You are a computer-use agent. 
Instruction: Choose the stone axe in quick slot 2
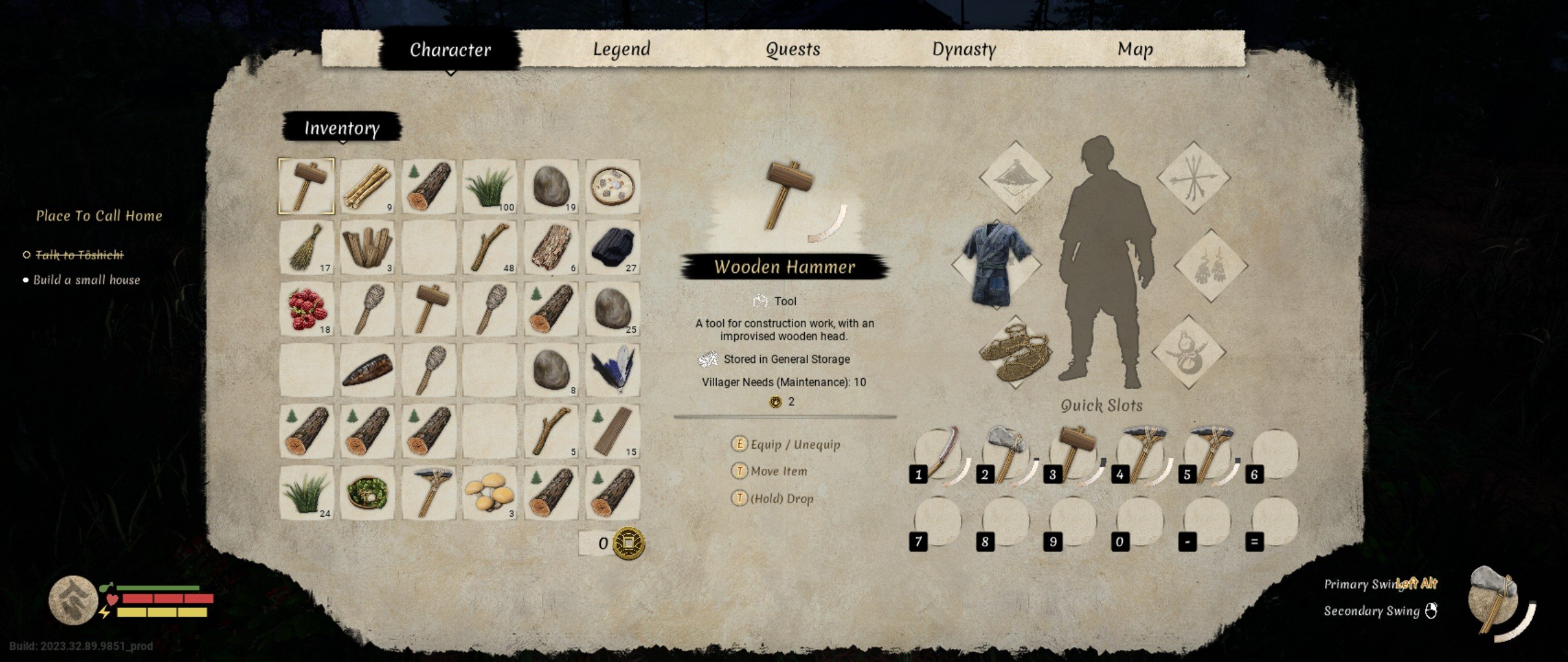[x=1006, y=455]
